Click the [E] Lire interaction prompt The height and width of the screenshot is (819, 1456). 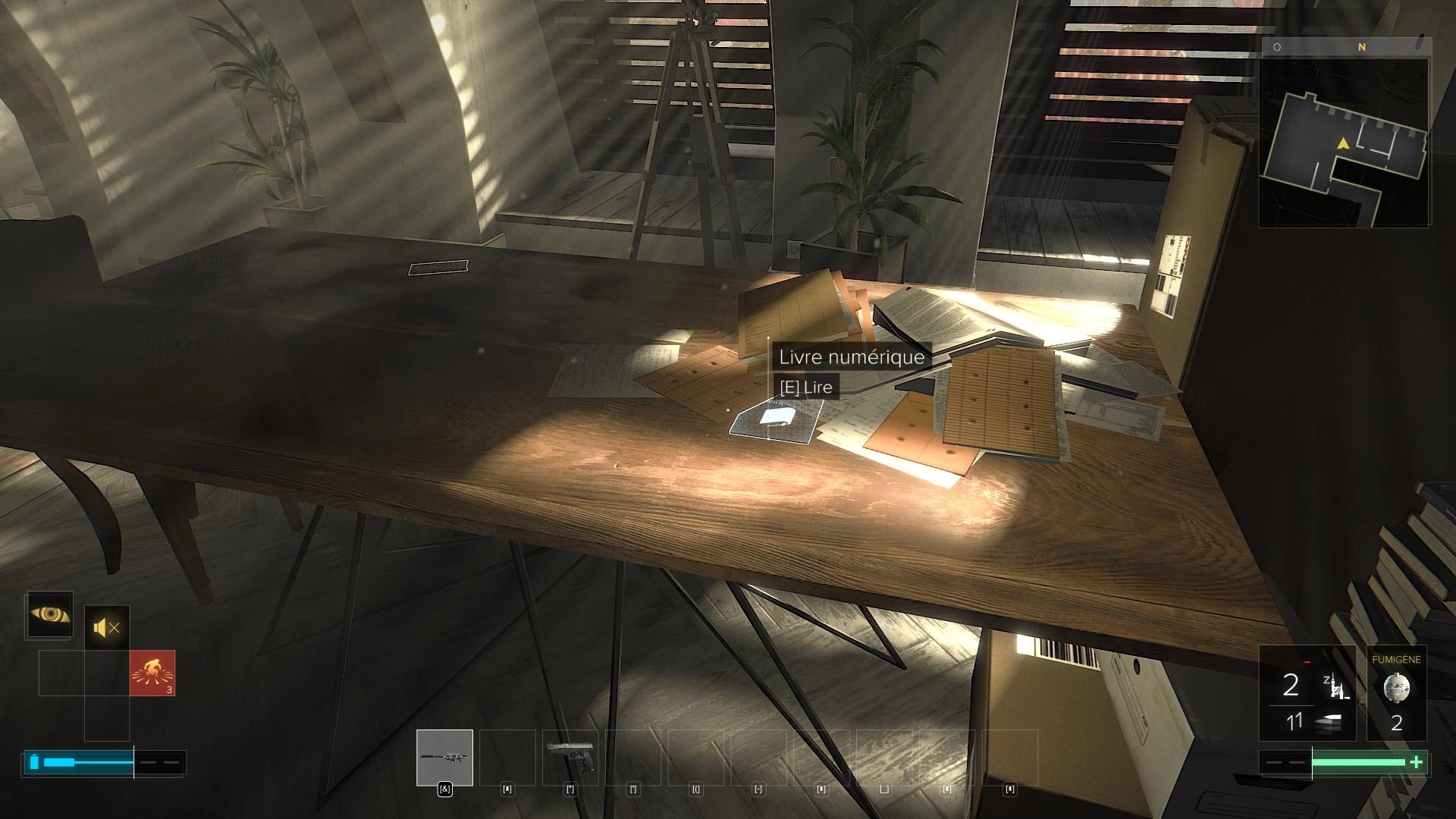(806, 387)
